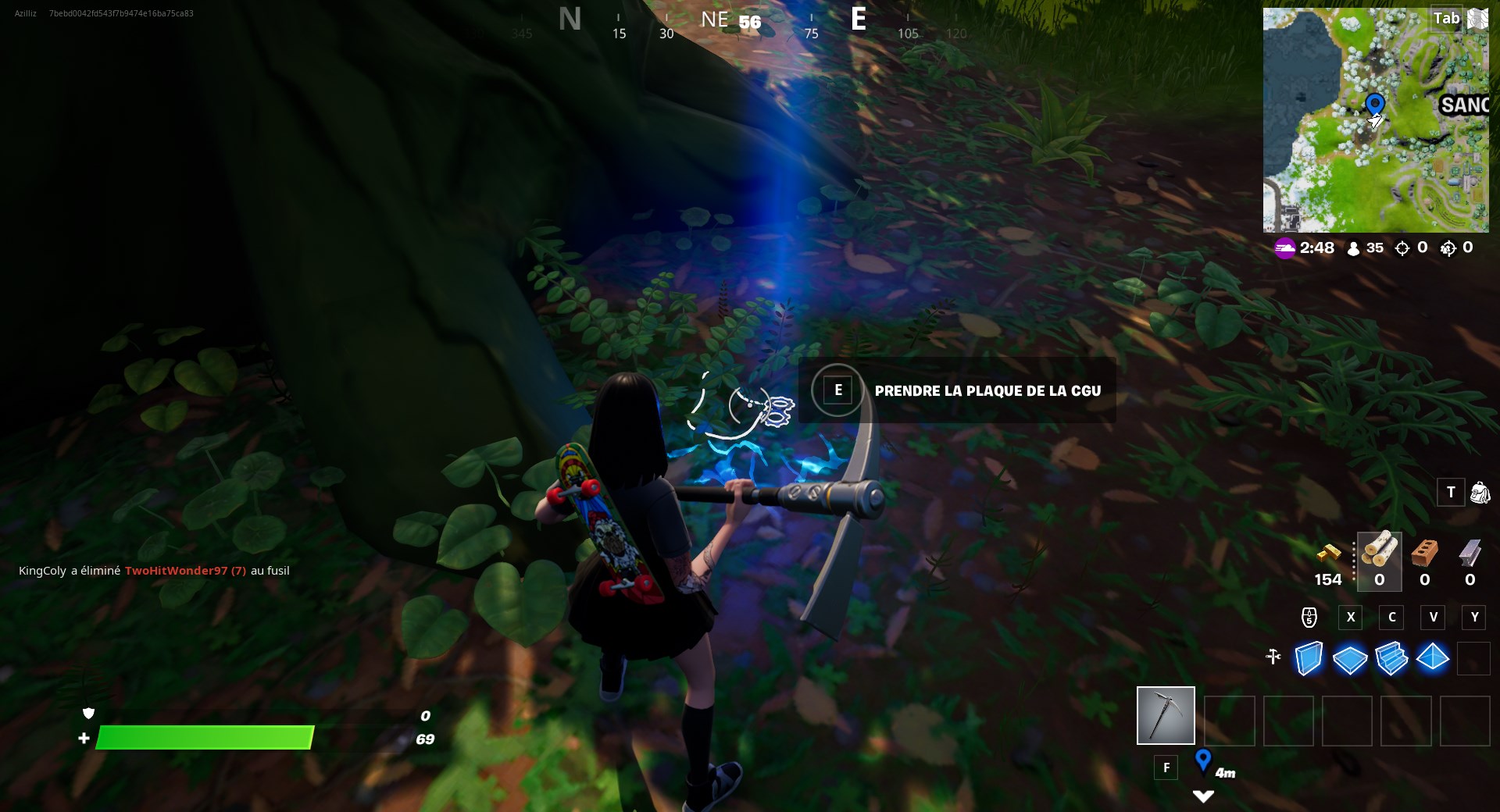Screen dimensions: 1500x812
Task: Click the T key inventory shortcut
Action: point(1451,493)
